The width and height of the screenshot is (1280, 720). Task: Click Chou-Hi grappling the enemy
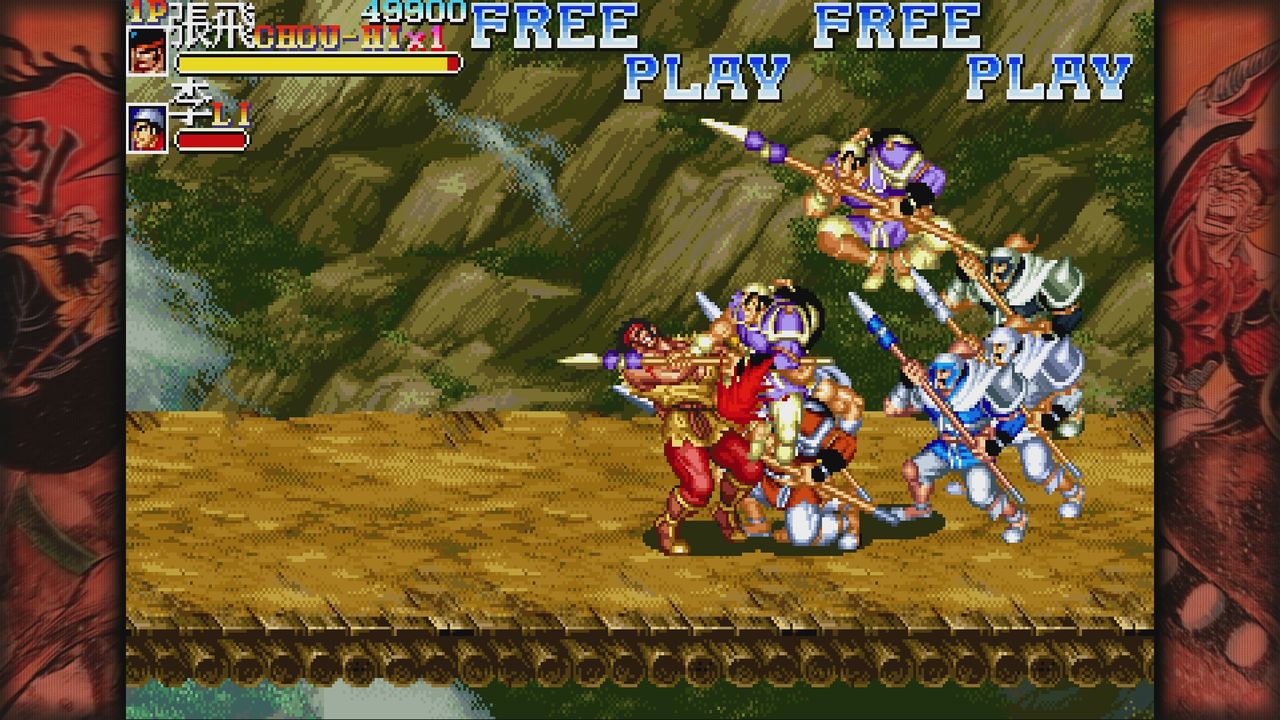[x=700, y=420]
